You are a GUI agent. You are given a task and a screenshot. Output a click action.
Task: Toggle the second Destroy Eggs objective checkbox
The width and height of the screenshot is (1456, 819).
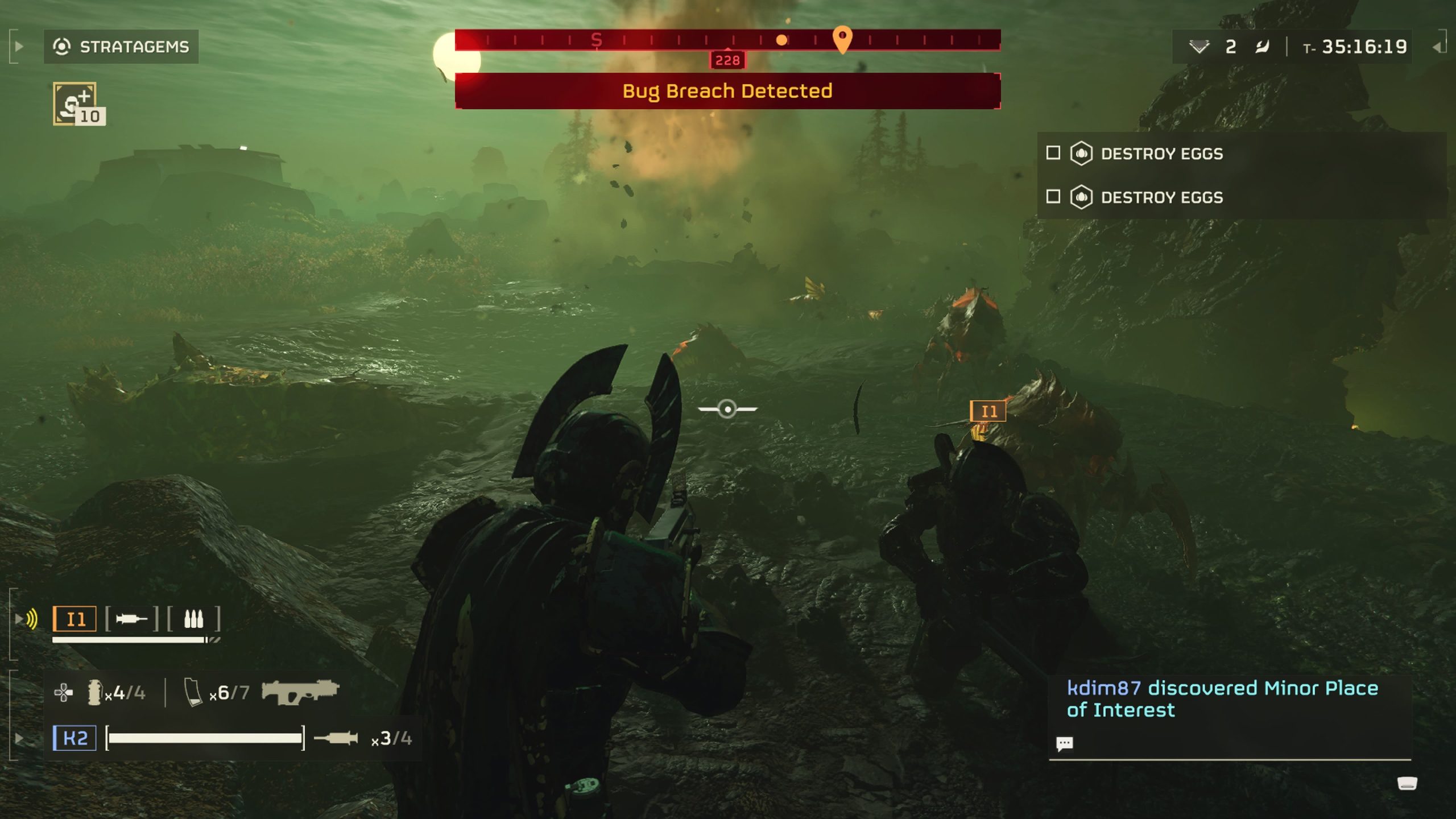pos(1053,197)
